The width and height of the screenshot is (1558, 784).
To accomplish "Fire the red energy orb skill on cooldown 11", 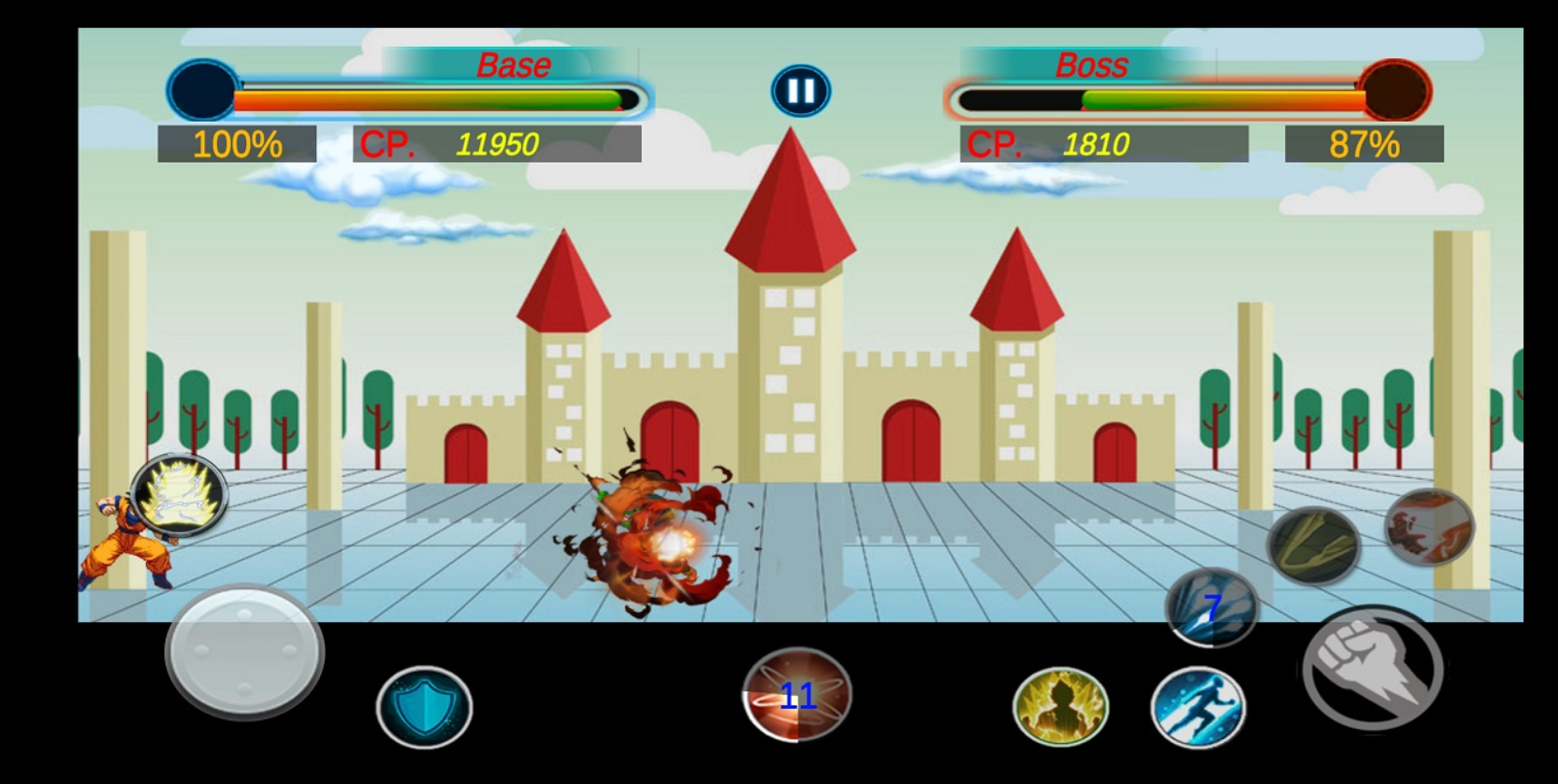I will coord(796,695).
